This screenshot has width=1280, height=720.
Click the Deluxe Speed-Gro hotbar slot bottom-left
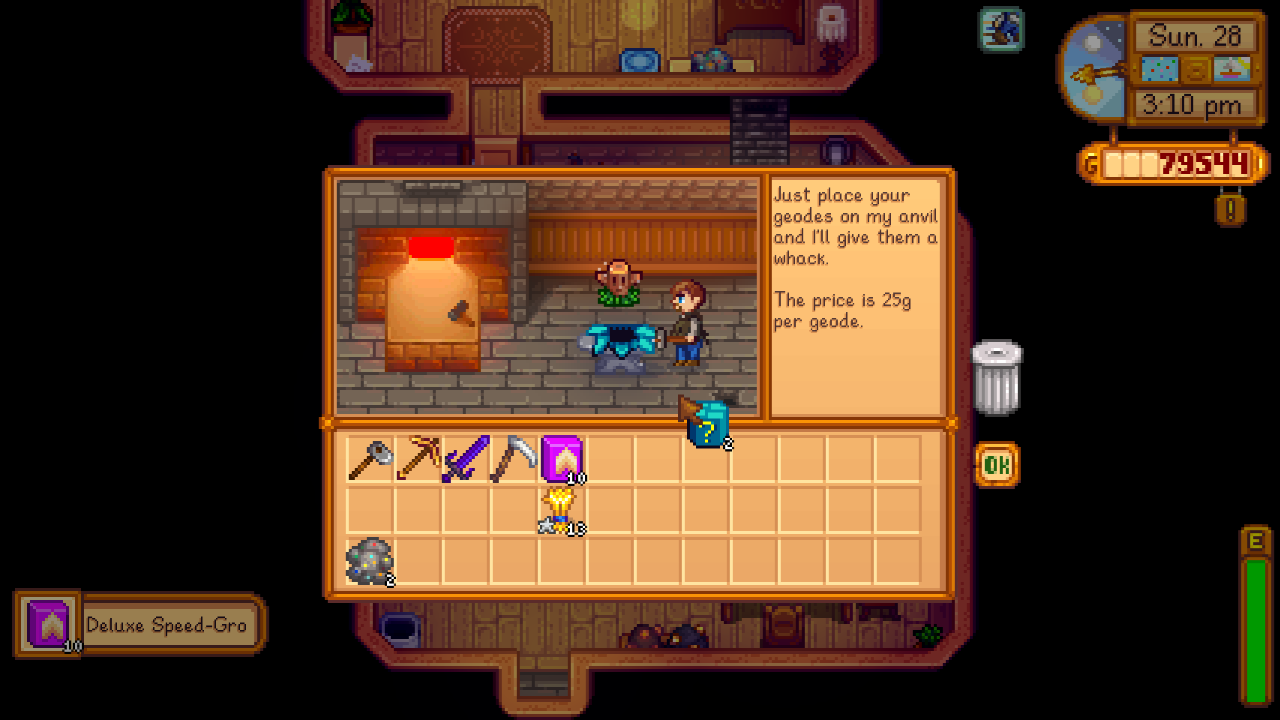[47, 624]
